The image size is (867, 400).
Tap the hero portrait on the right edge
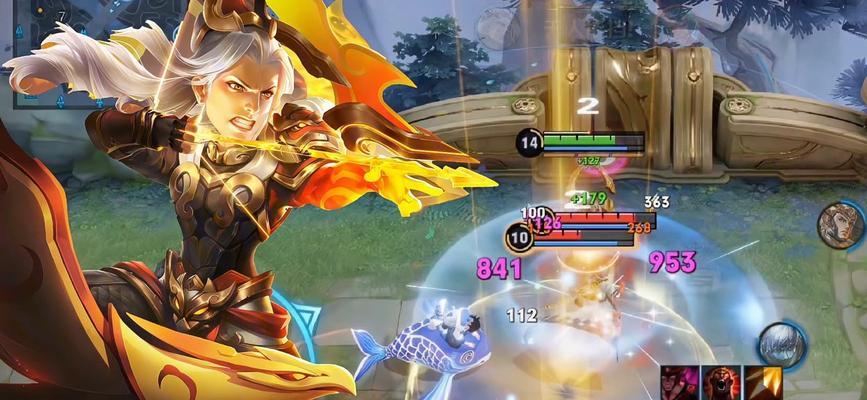[840, 226]
